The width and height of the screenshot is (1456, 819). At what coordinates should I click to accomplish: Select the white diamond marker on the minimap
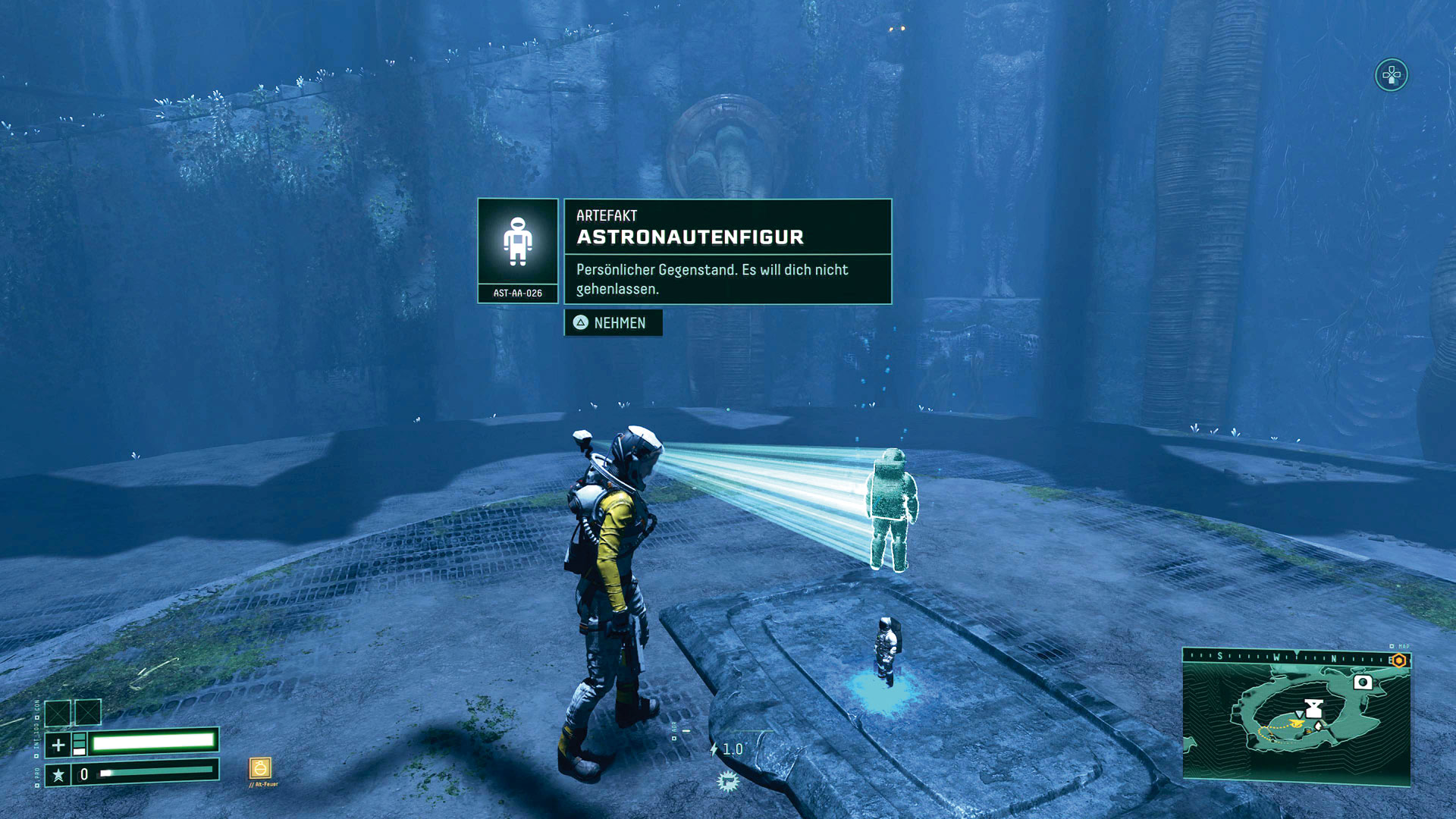pyautogui.click(x=1318, y=726)
